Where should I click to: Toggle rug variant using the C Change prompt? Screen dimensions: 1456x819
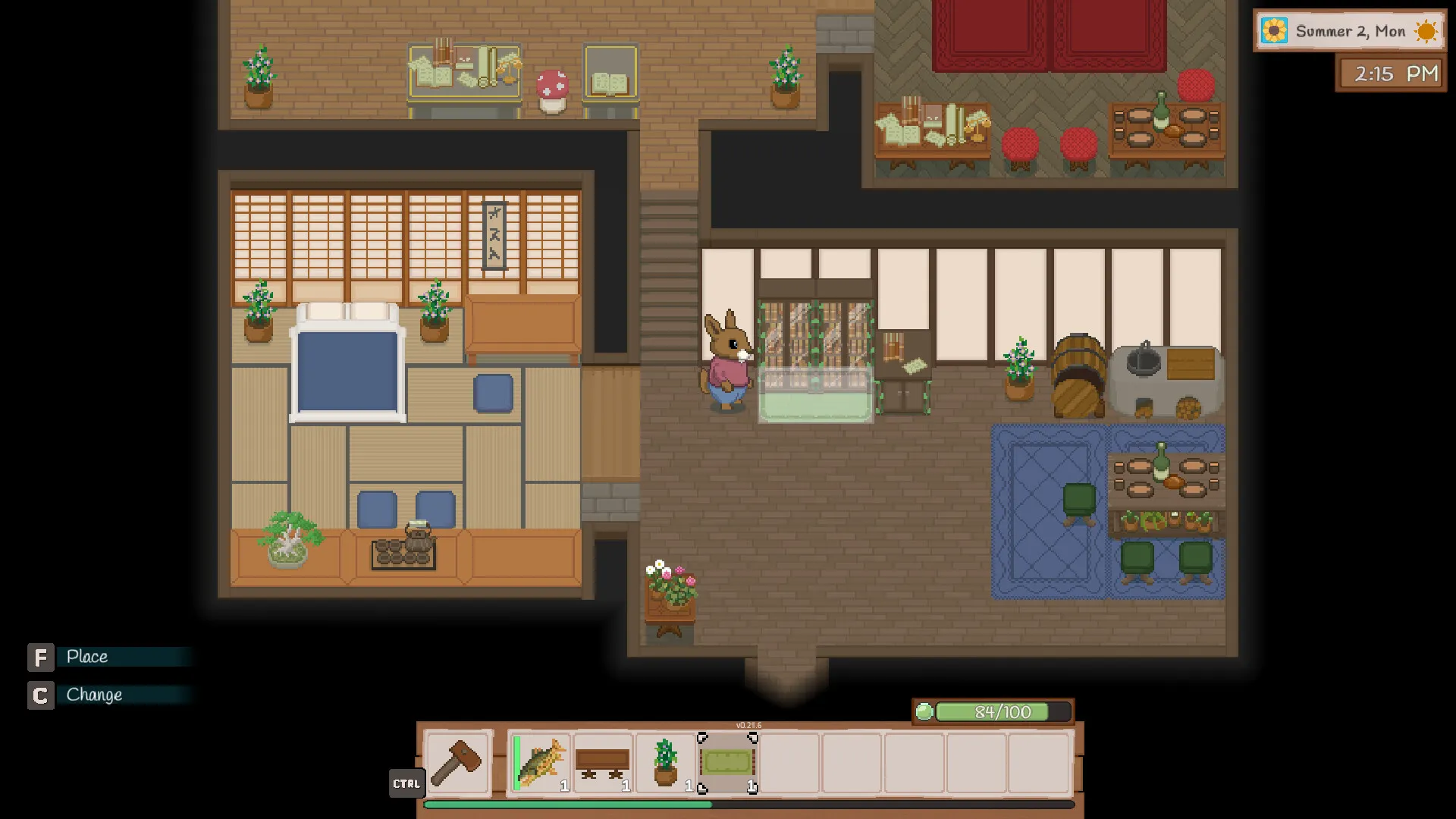[x=41, y=695]
